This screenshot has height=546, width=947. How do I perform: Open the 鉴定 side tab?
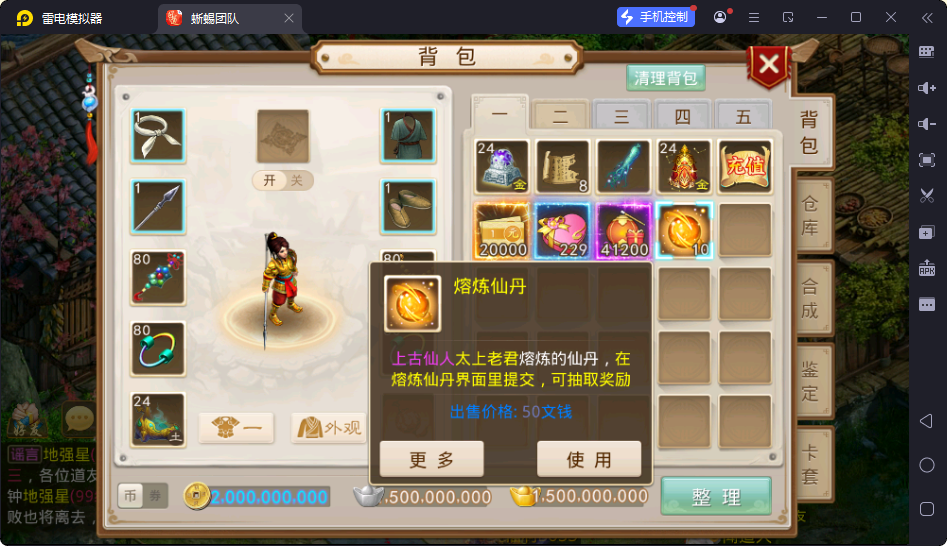tap(810, 381)
